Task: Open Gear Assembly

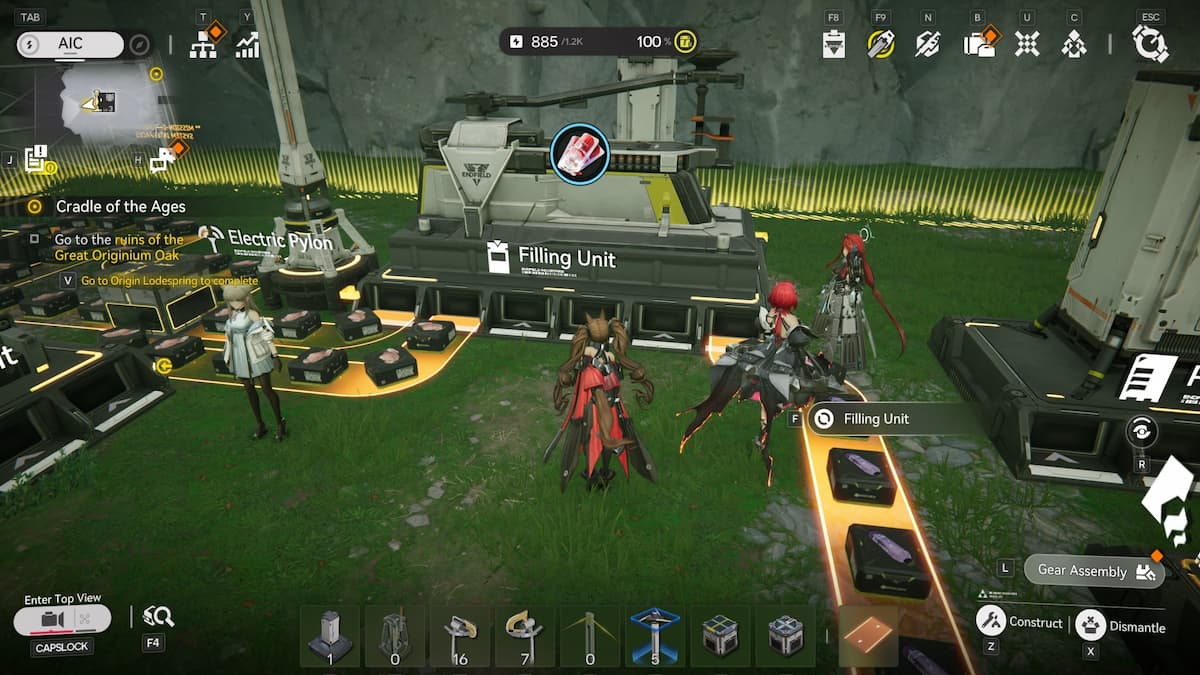Action: click(1094, 571)
